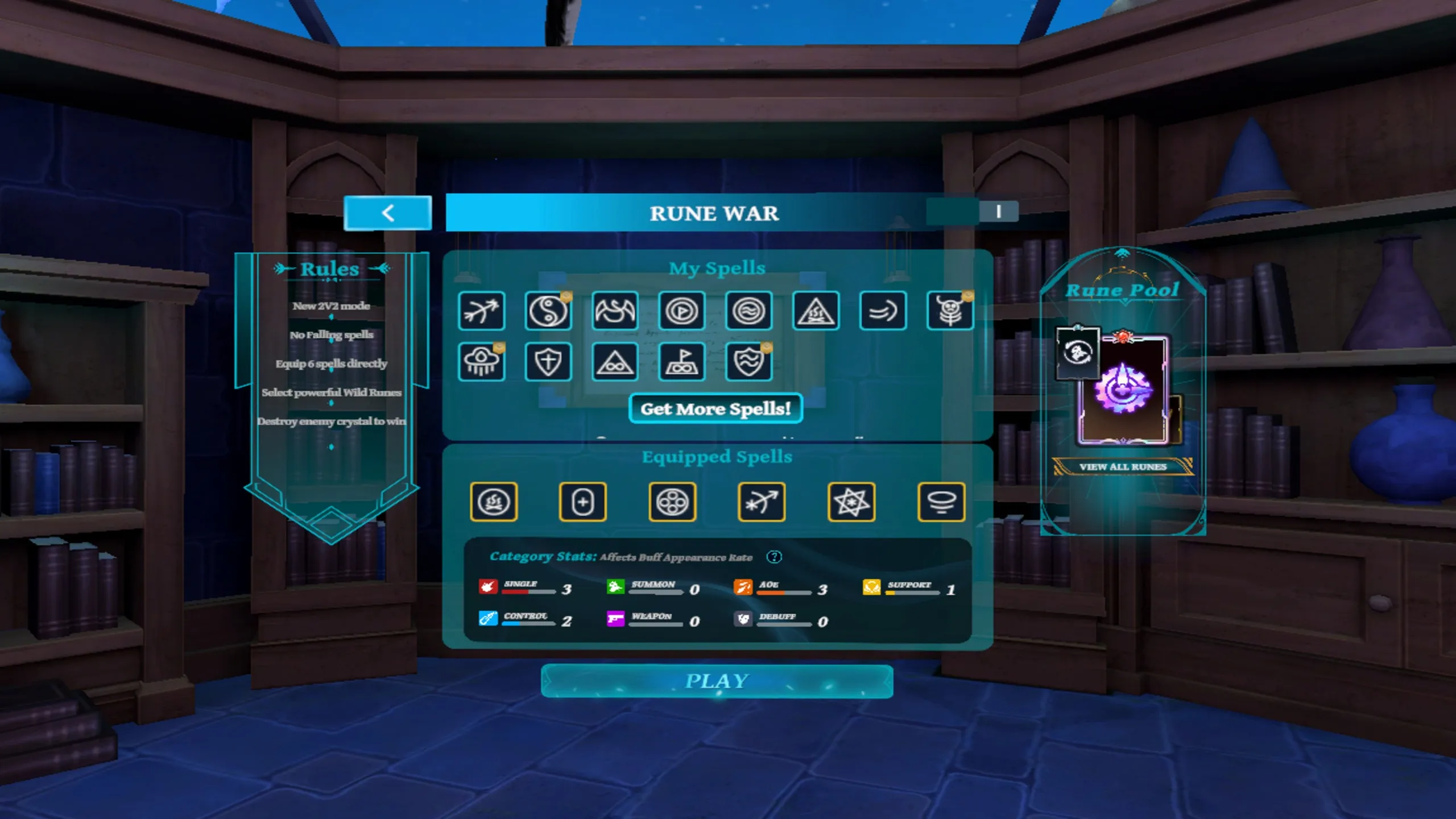View all runes in the Rune Pool
1456x819 pixels.
[1123, 466]
